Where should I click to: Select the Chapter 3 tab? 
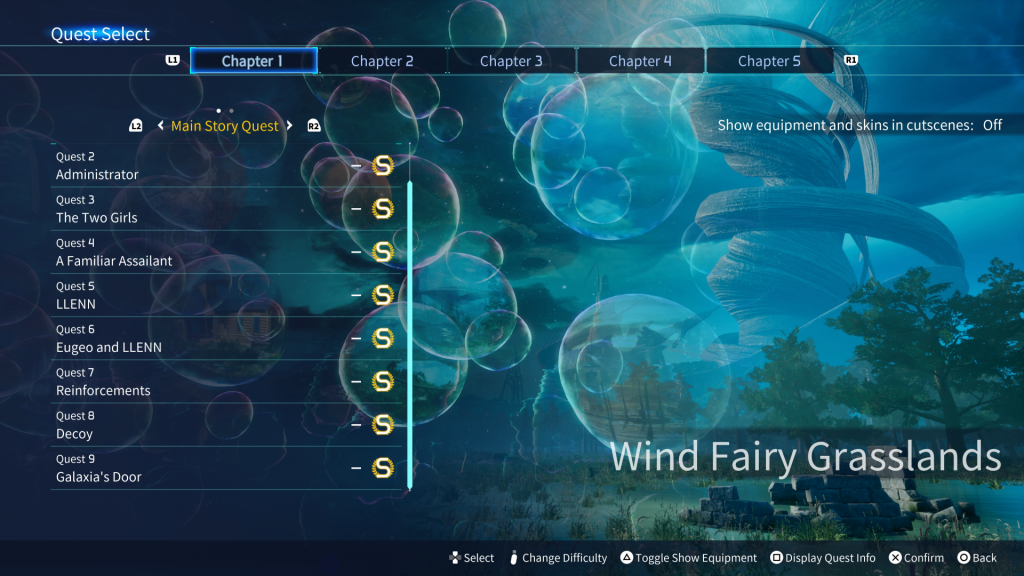coord(511,61)
